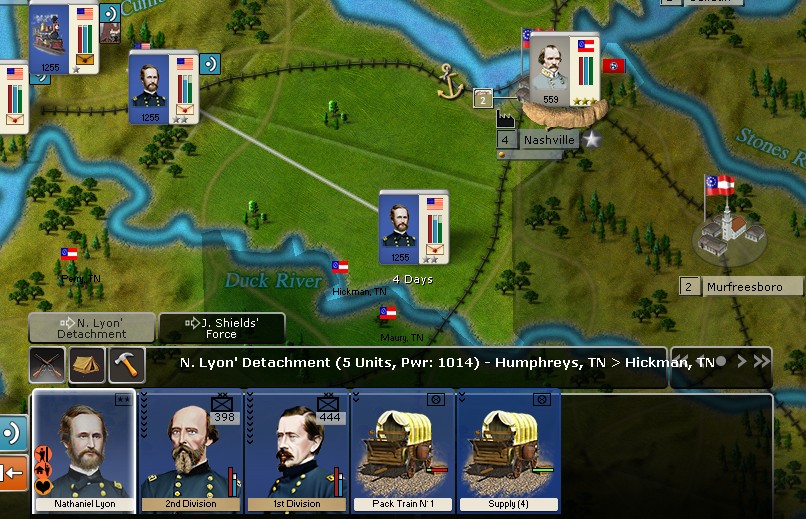Click the orange left-arrow side button

coord(12,471)
